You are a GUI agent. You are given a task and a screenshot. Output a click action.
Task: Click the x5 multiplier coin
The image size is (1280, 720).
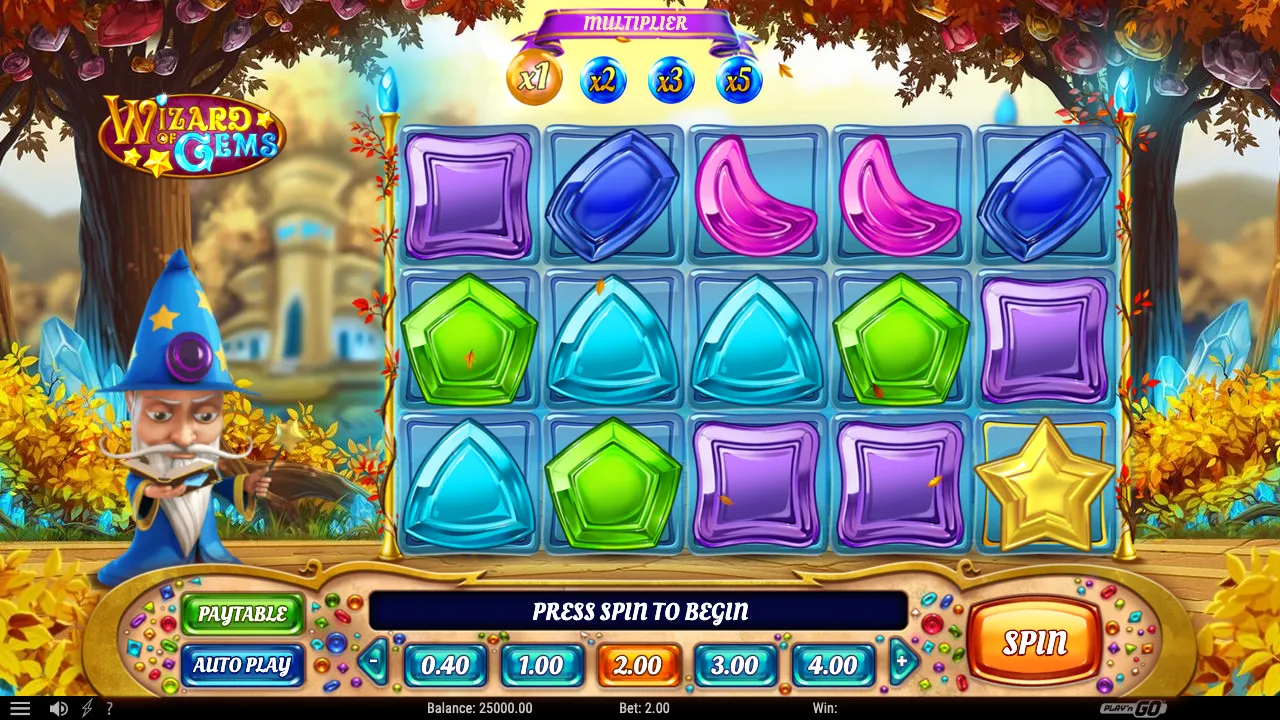(737, 80)
